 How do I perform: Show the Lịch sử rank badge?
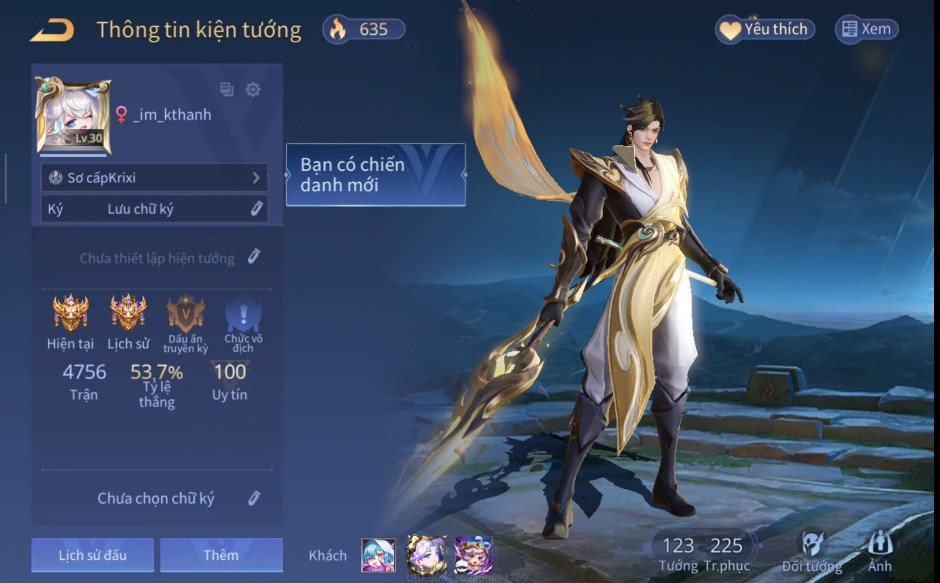click(x=128, y=313)
